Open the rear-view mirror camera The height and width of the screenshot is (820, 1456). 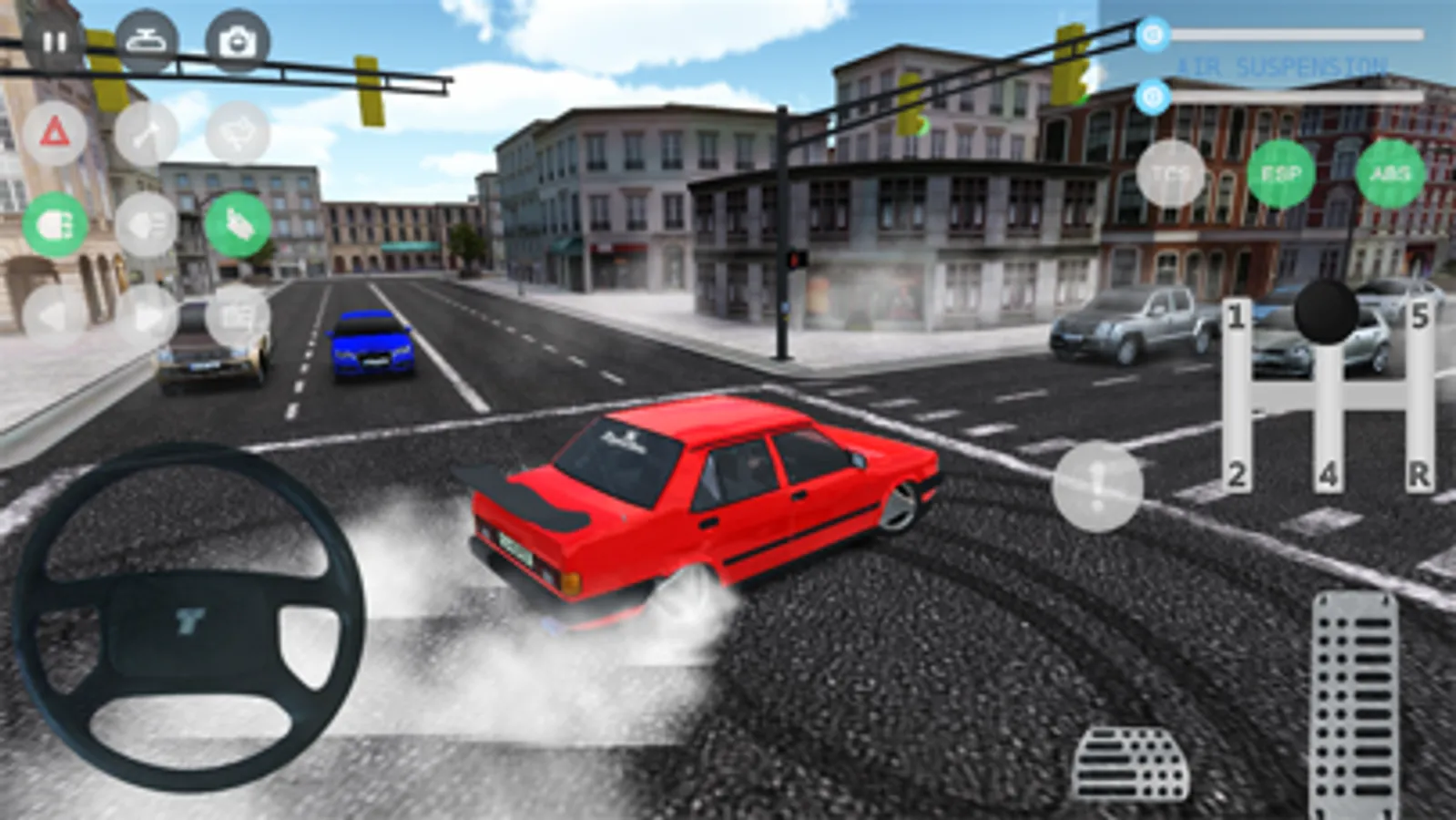(x=148, y=40)
